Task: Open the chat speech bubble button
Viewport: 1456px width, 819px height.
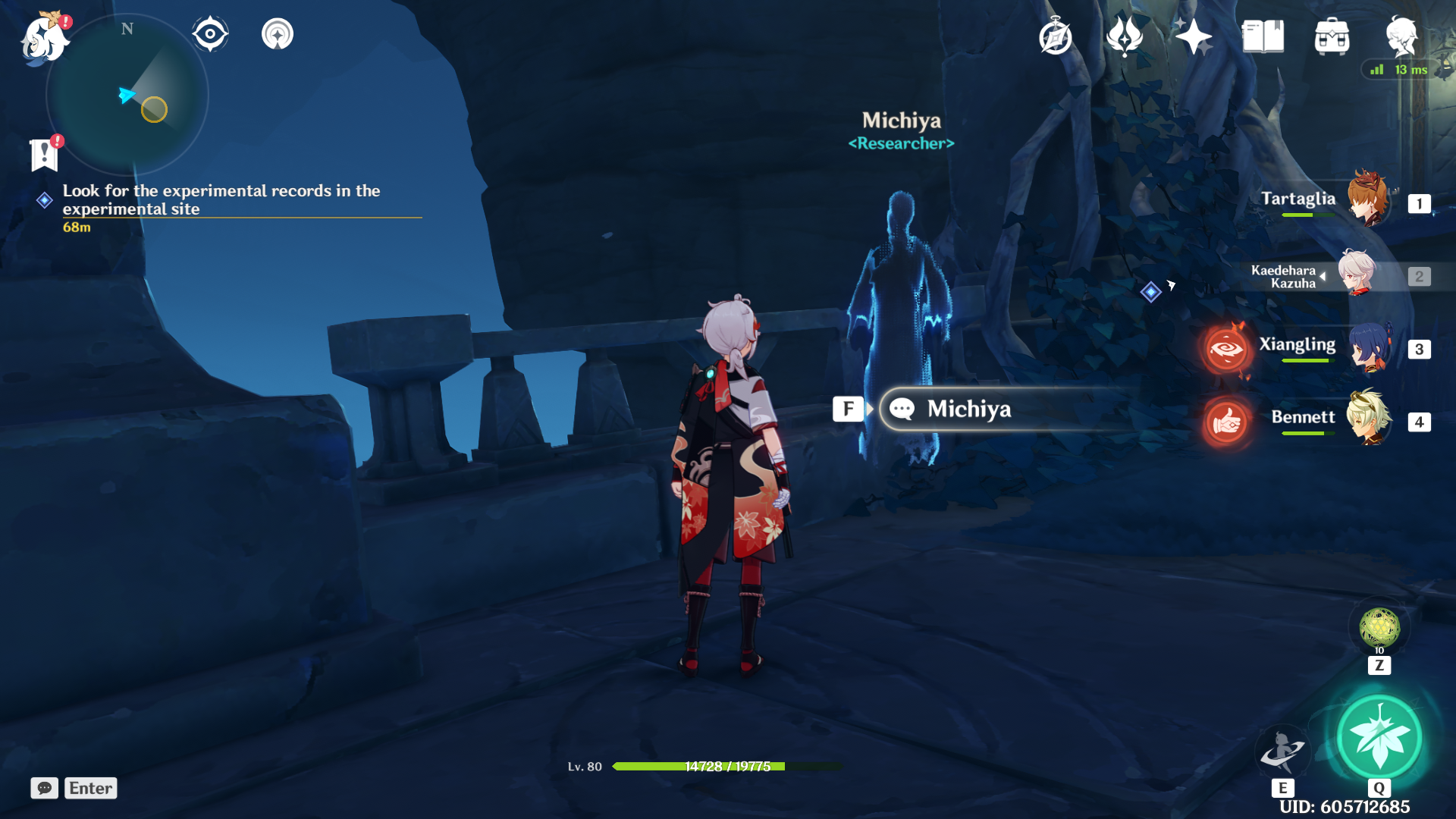Action: (45, 788)
